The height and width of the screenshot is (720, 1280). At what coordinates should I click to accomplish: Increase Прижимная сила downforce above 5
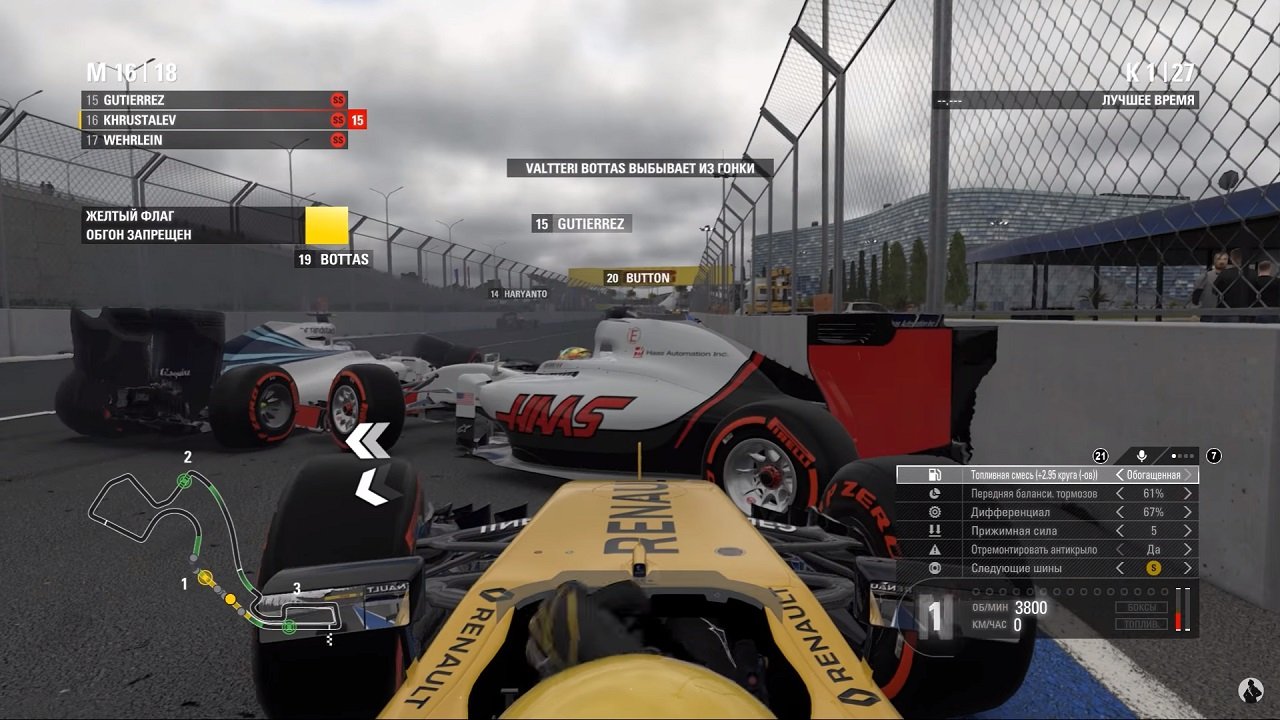[x=1187, y=531]
